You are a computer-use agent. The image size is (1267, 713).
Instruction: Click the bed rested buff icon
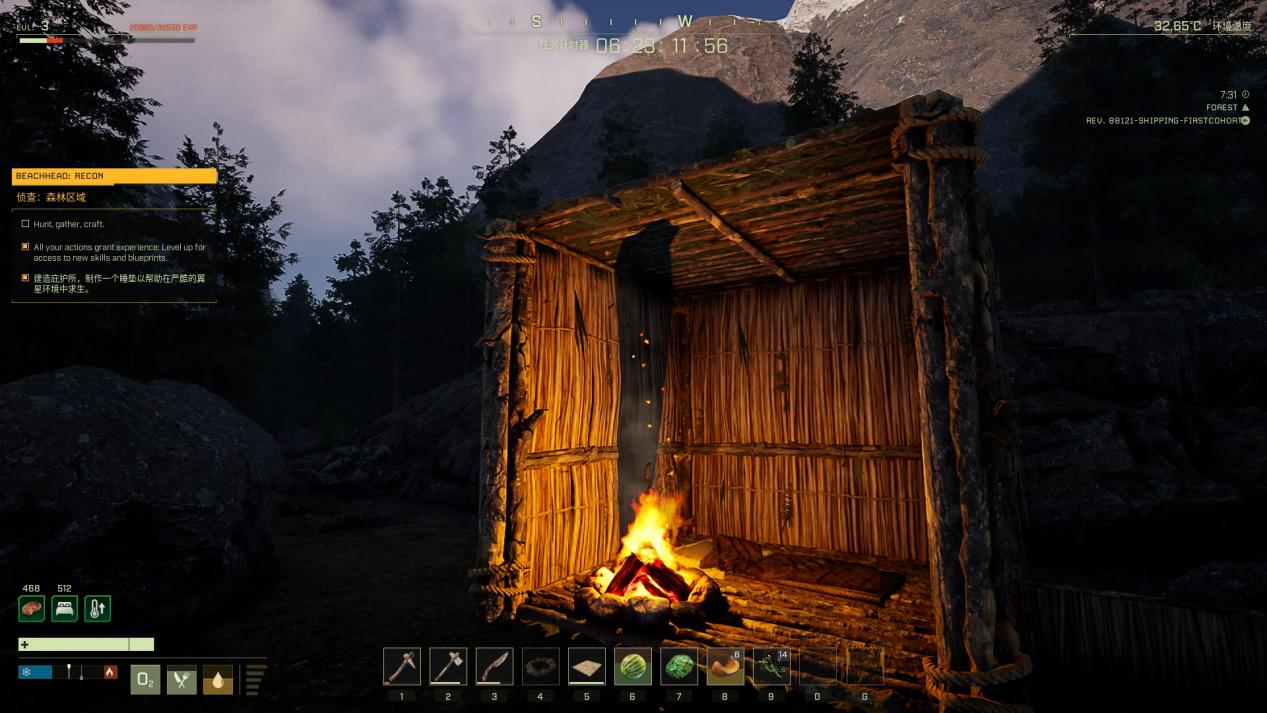[x=64, y=608]
